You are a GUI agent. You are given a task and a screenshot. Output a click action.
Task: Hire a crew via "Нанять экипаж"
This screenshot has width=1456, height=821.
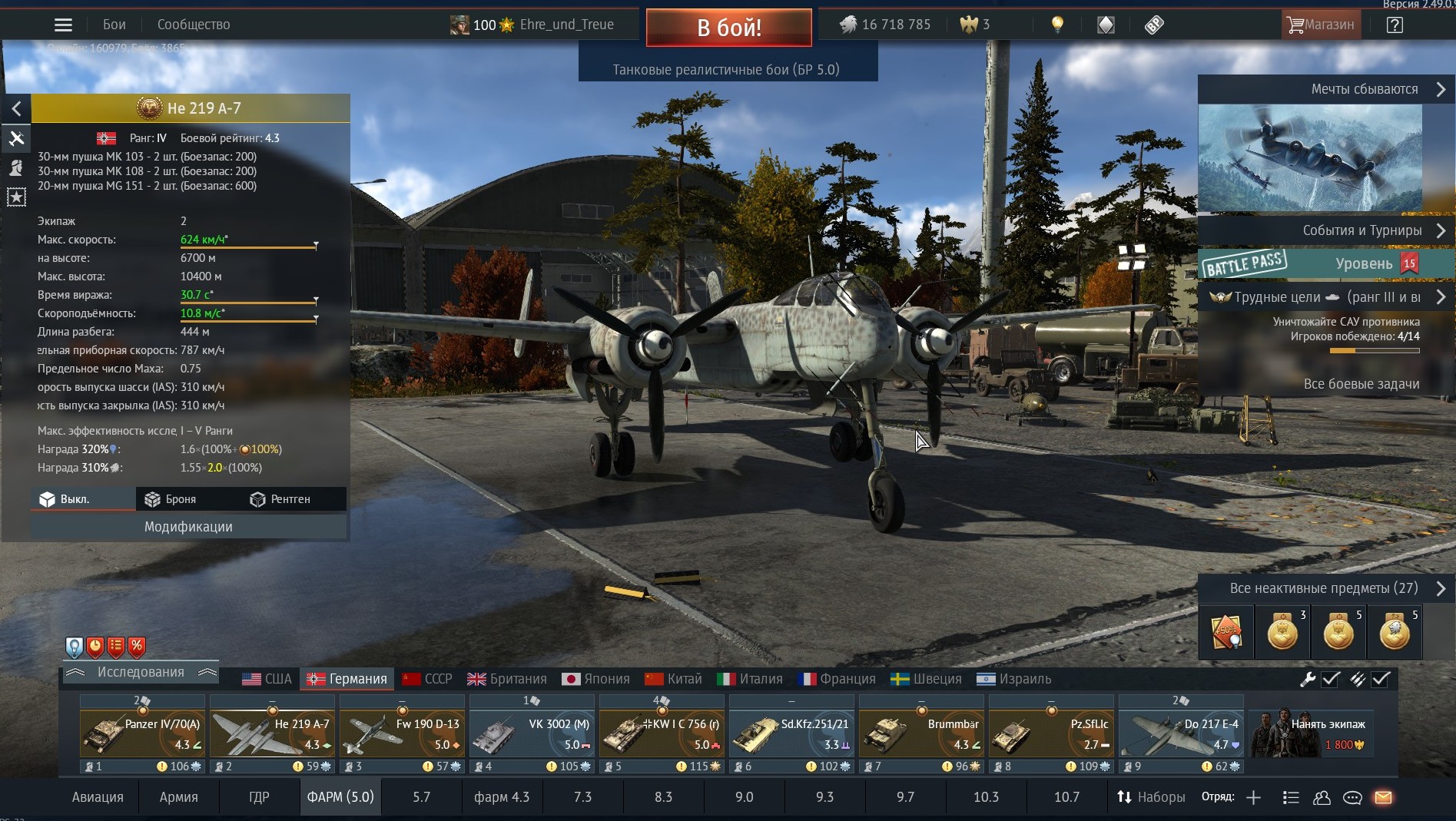click(x=1309, y=733)
